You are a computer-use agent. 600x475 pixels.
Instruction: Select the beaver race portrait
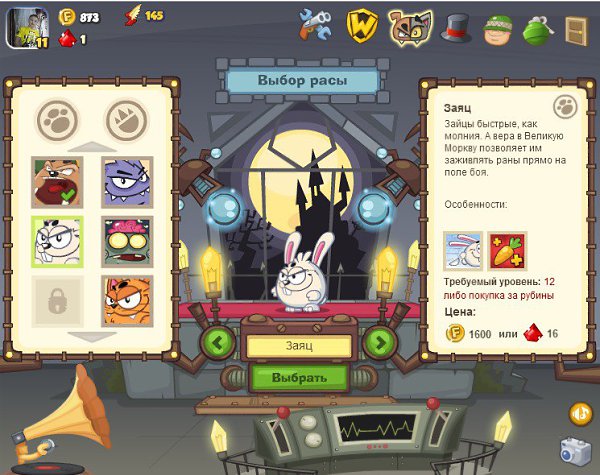coord(57,183)
